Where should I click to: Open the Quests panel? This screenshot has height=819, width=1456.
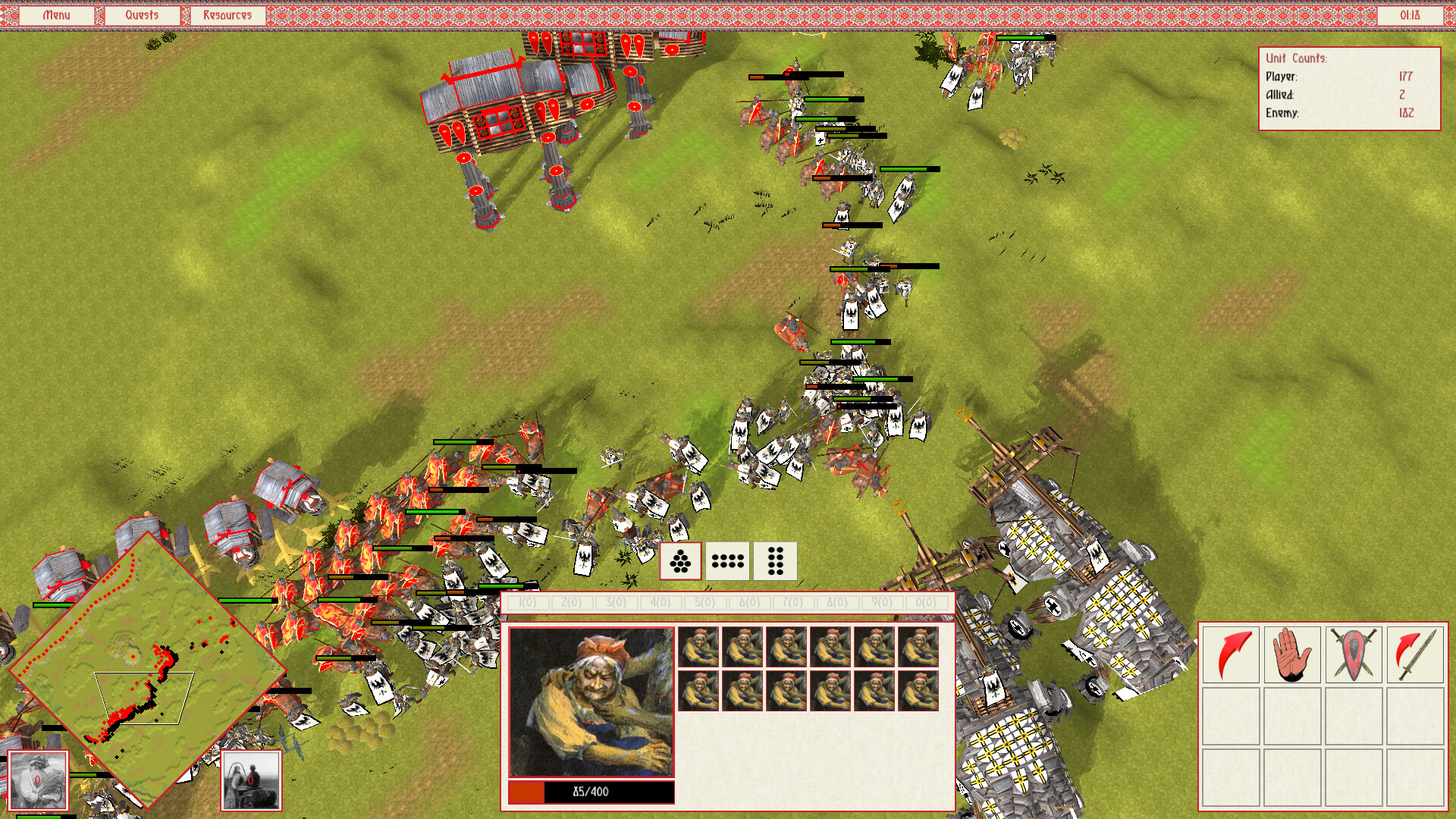(x=142, y=14)
